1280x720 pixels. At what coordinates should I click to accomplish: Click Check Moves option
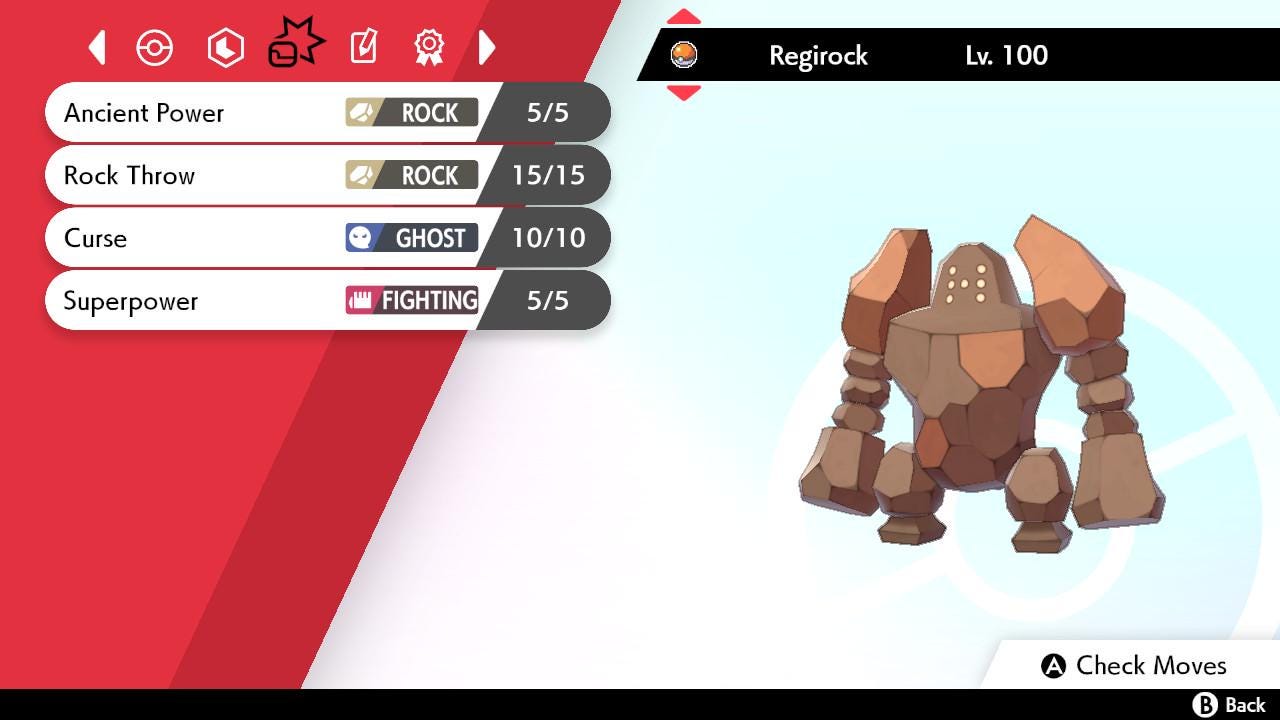pyautogui.click(x=1134, y=666)
